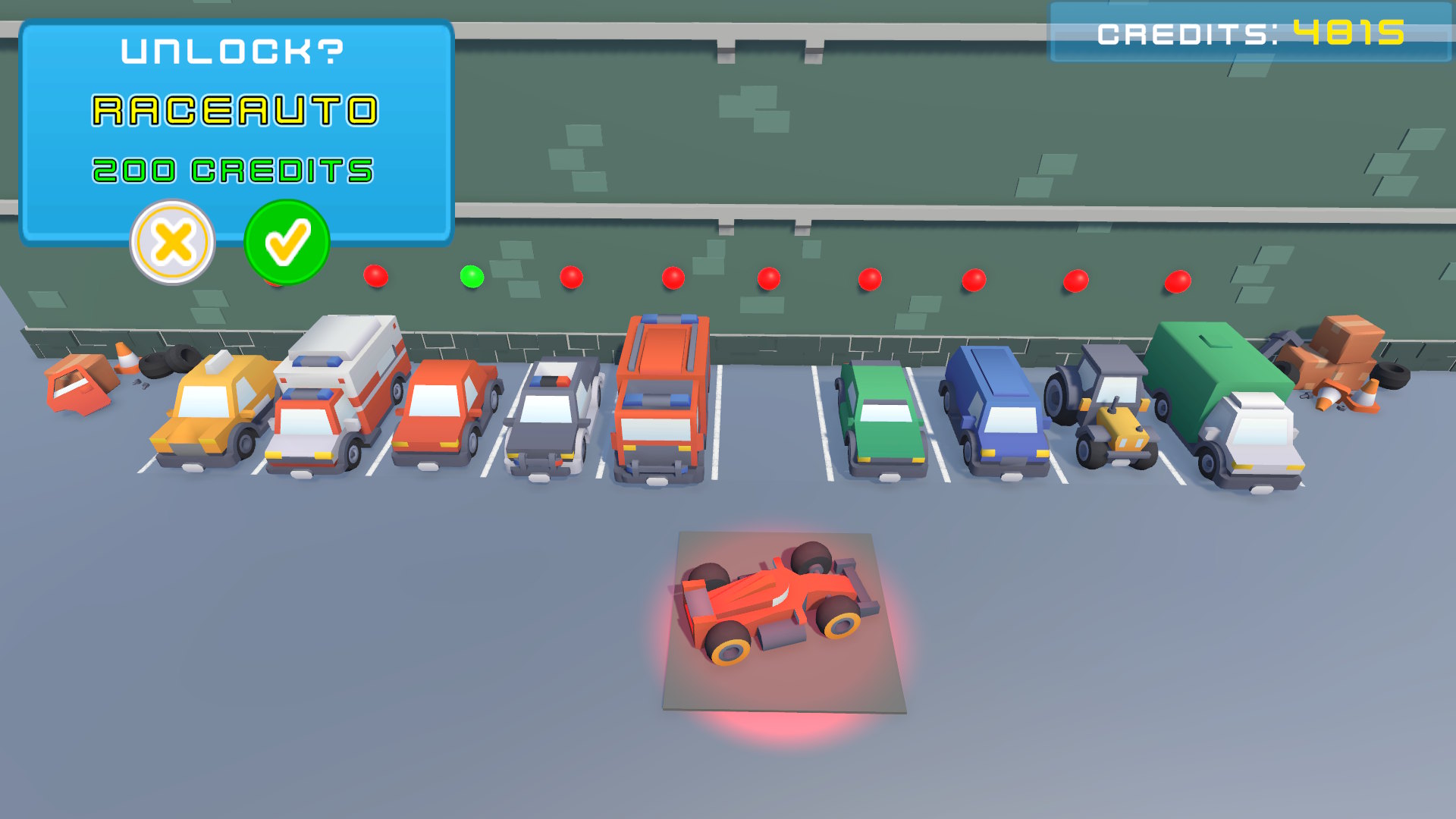Cancel the unlock with the X button
Viewport: 1456px width, 819px height.
pos(172,241)
